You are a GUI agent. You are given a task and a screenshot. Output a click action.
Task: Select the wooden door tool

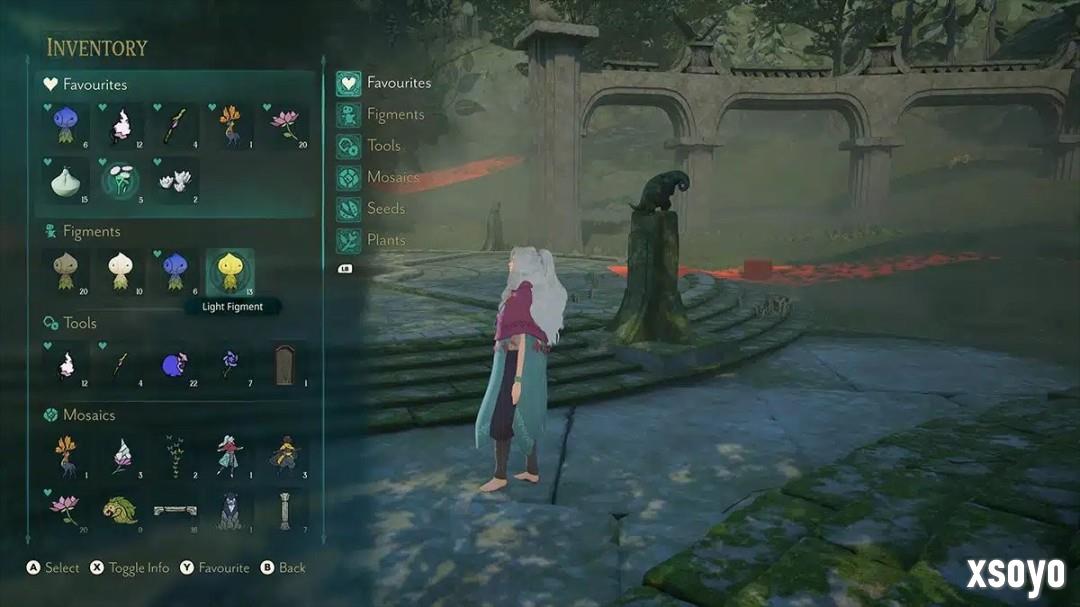(285, 364)
